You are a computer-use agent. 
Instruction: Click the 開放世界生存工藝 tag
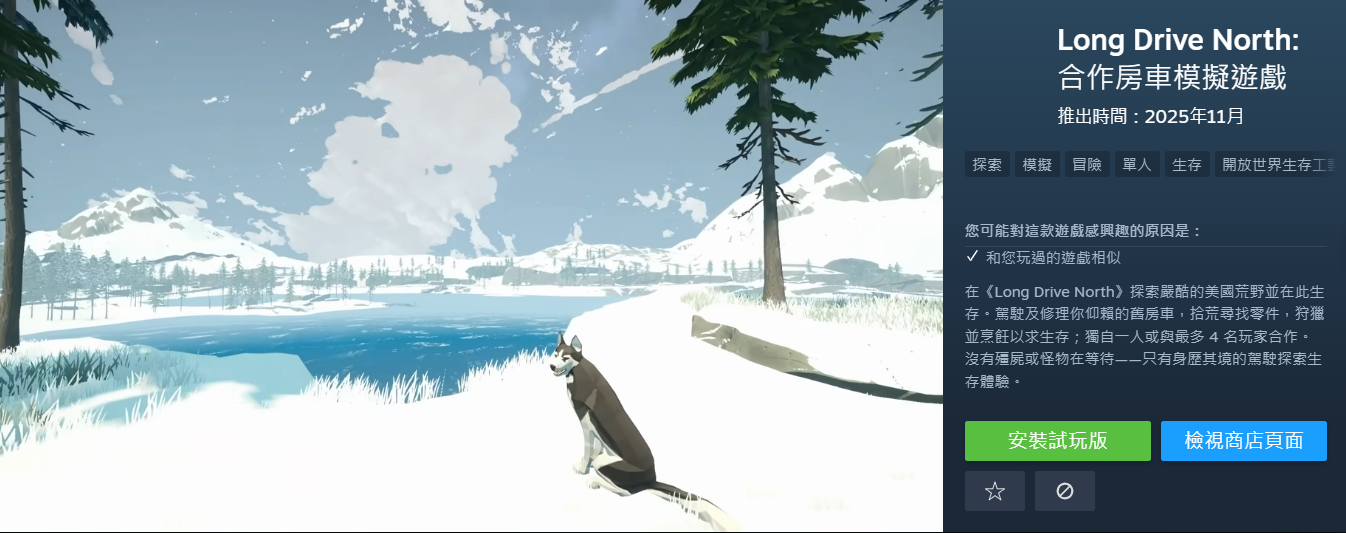pyautogui.click(x=1276, y=165)
